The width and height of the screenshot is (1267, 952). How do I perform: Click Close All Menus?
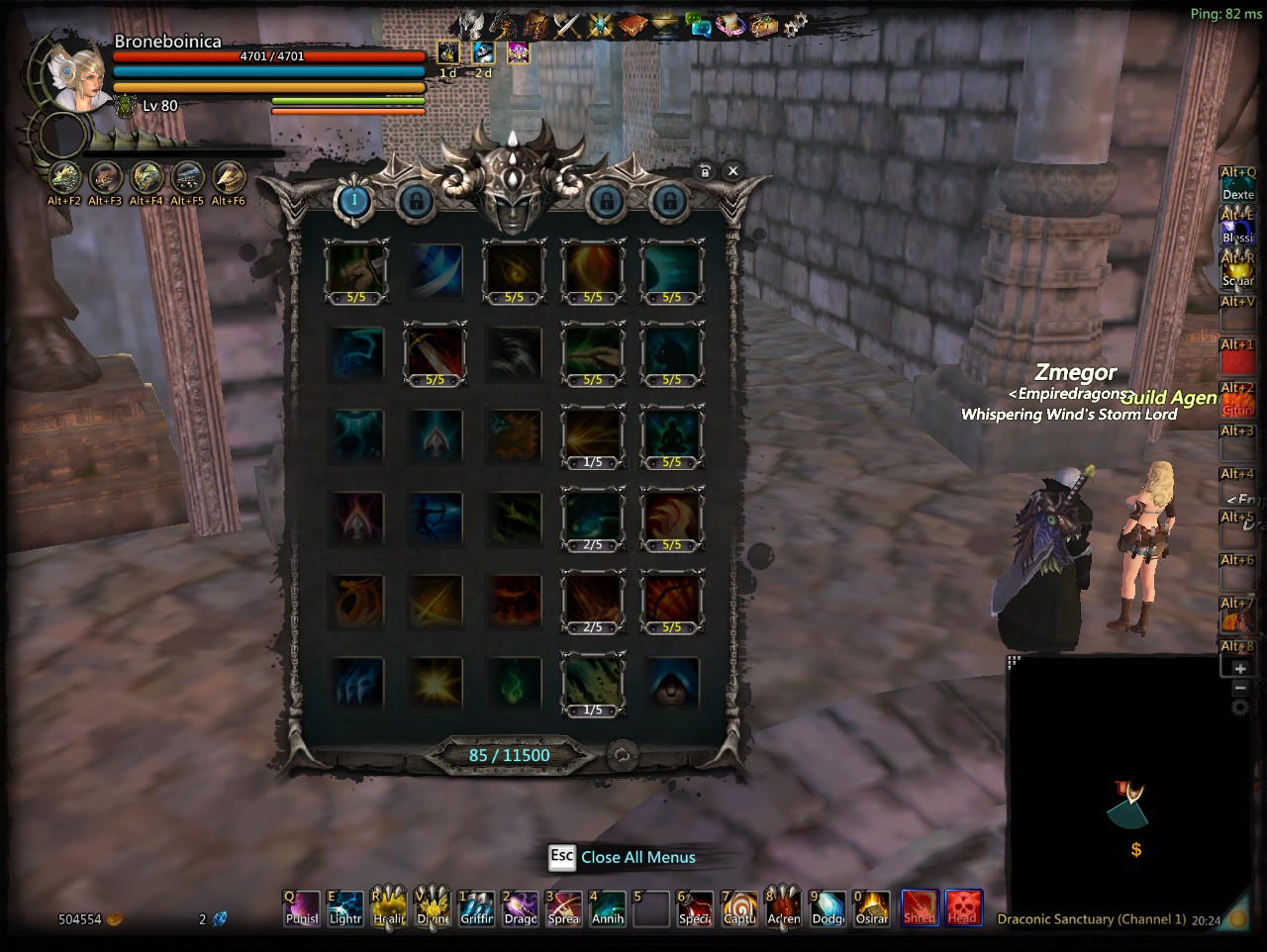[x=637, y=857]
